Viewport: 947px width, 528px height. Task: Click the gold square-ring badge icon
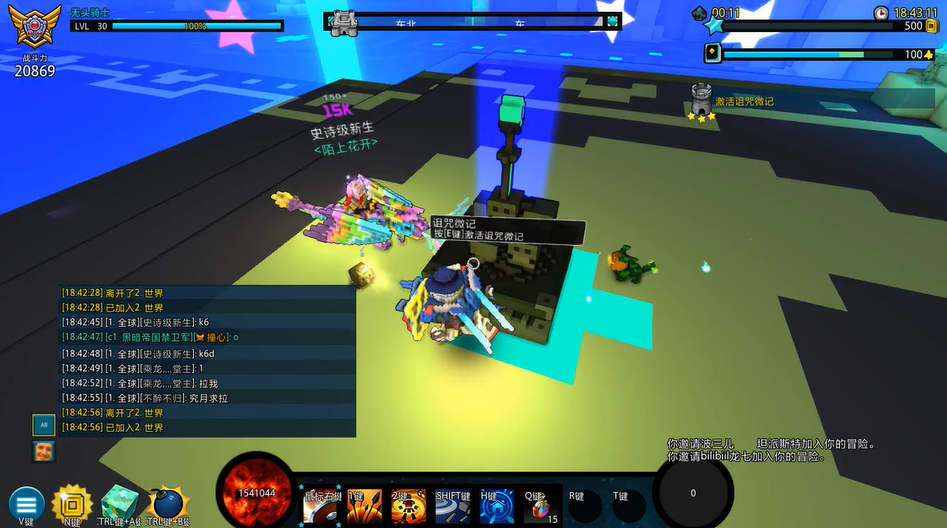[x=72, y=503]
